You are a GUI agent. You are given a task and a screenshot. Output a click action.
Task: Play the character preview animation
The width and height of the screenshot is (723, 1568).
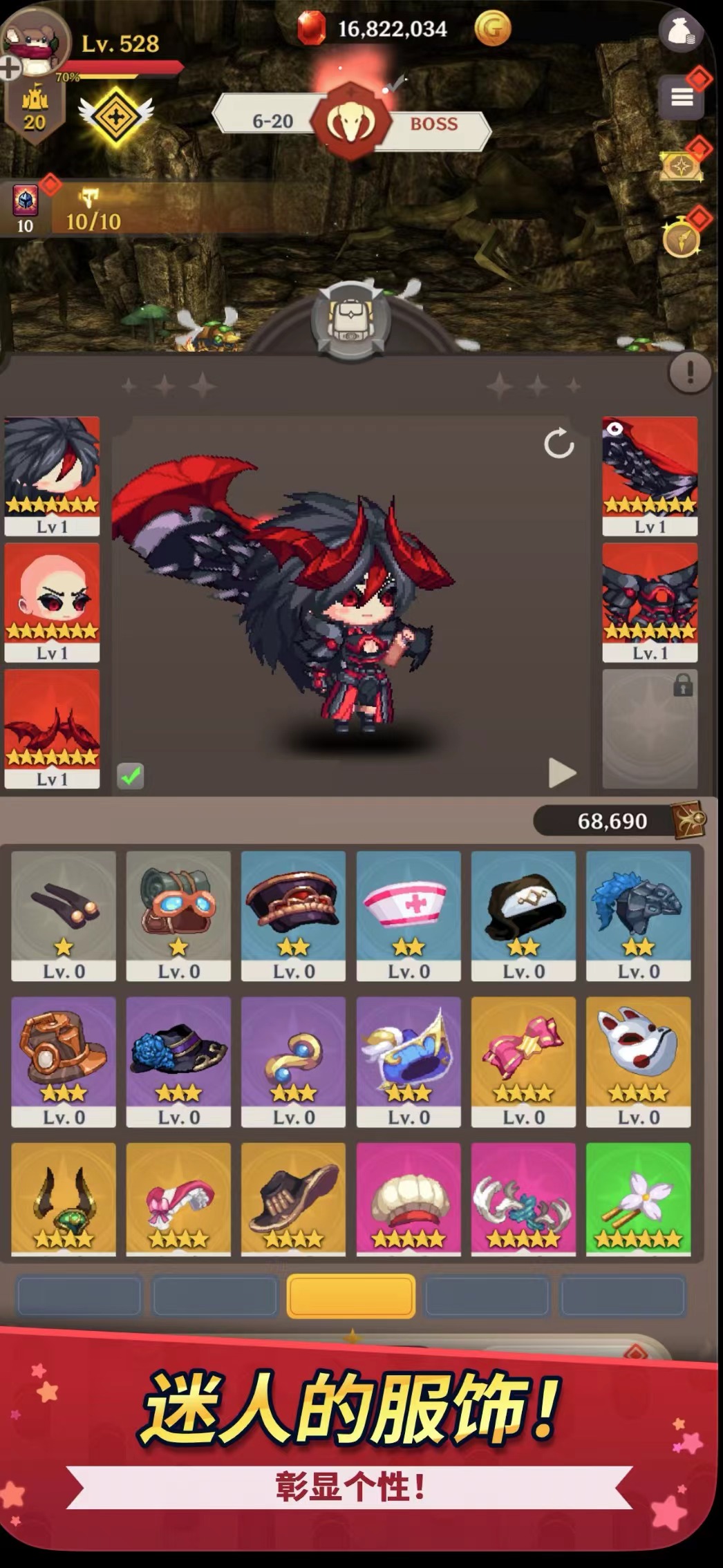tap(562, 772)
